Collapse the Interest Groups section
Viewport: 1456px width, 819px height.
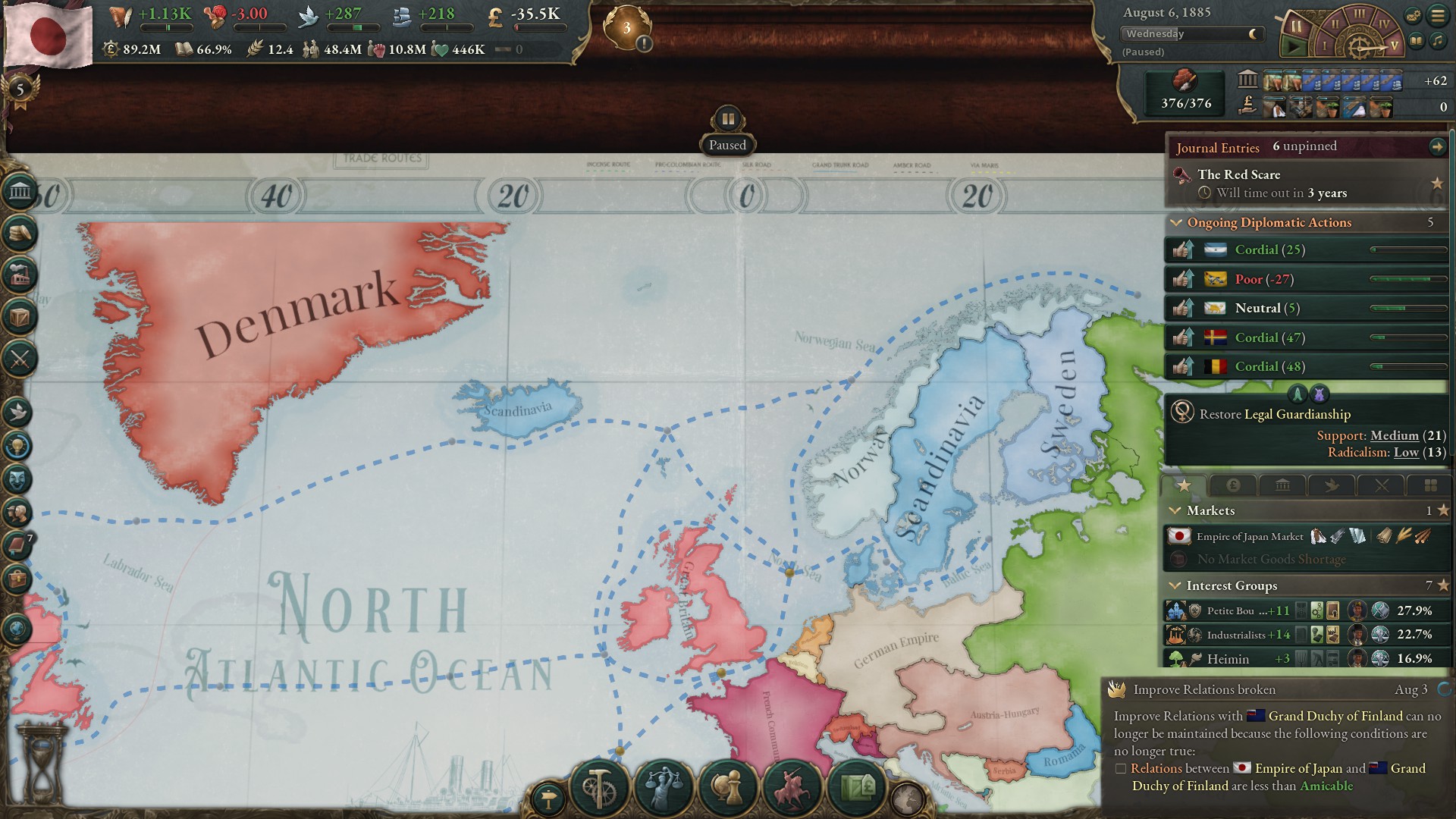[1176, 585]
